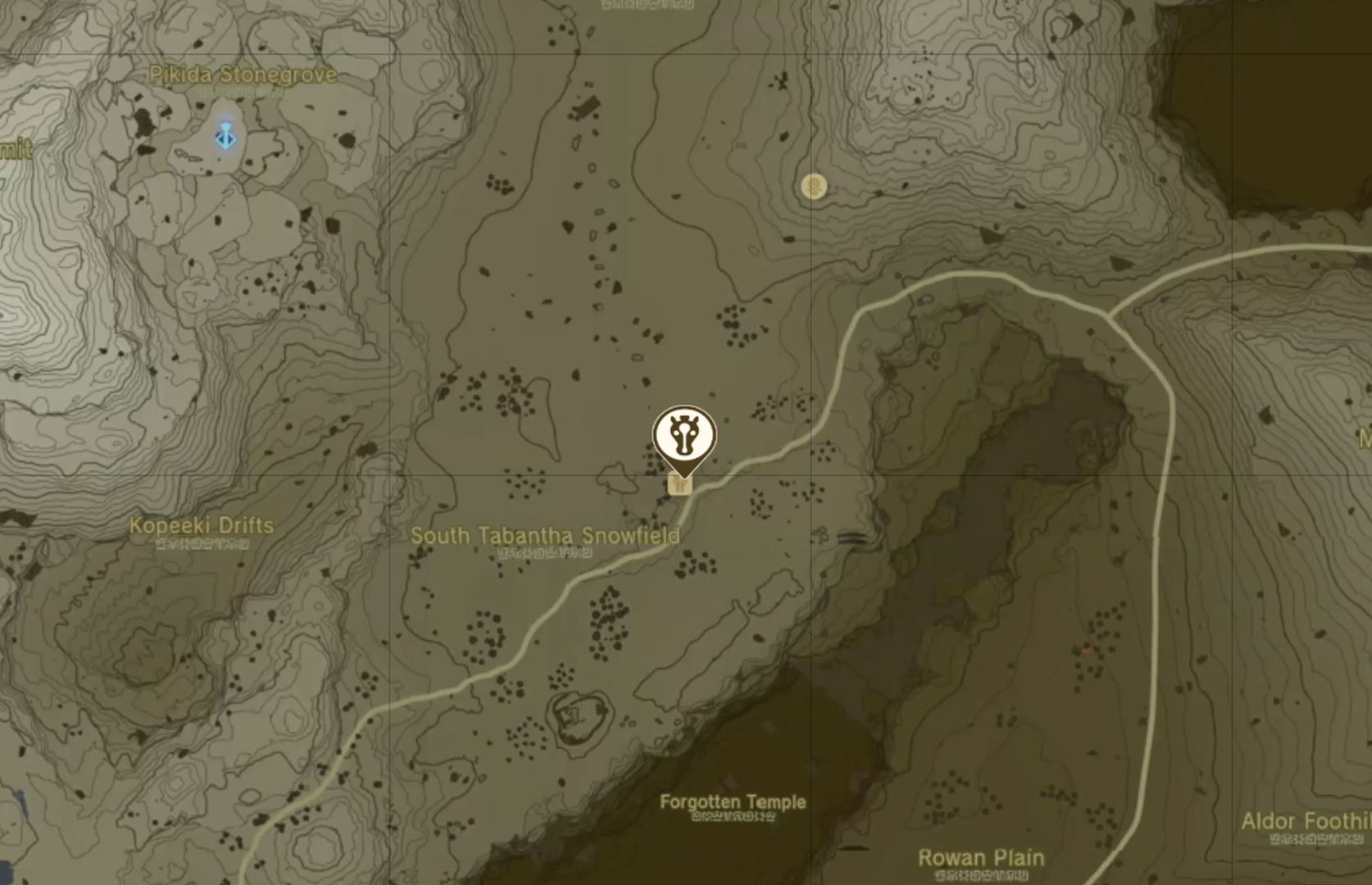Click the grid line intersection near the pin
This screenshot has height=885, width=1372.
coord(811,474)
